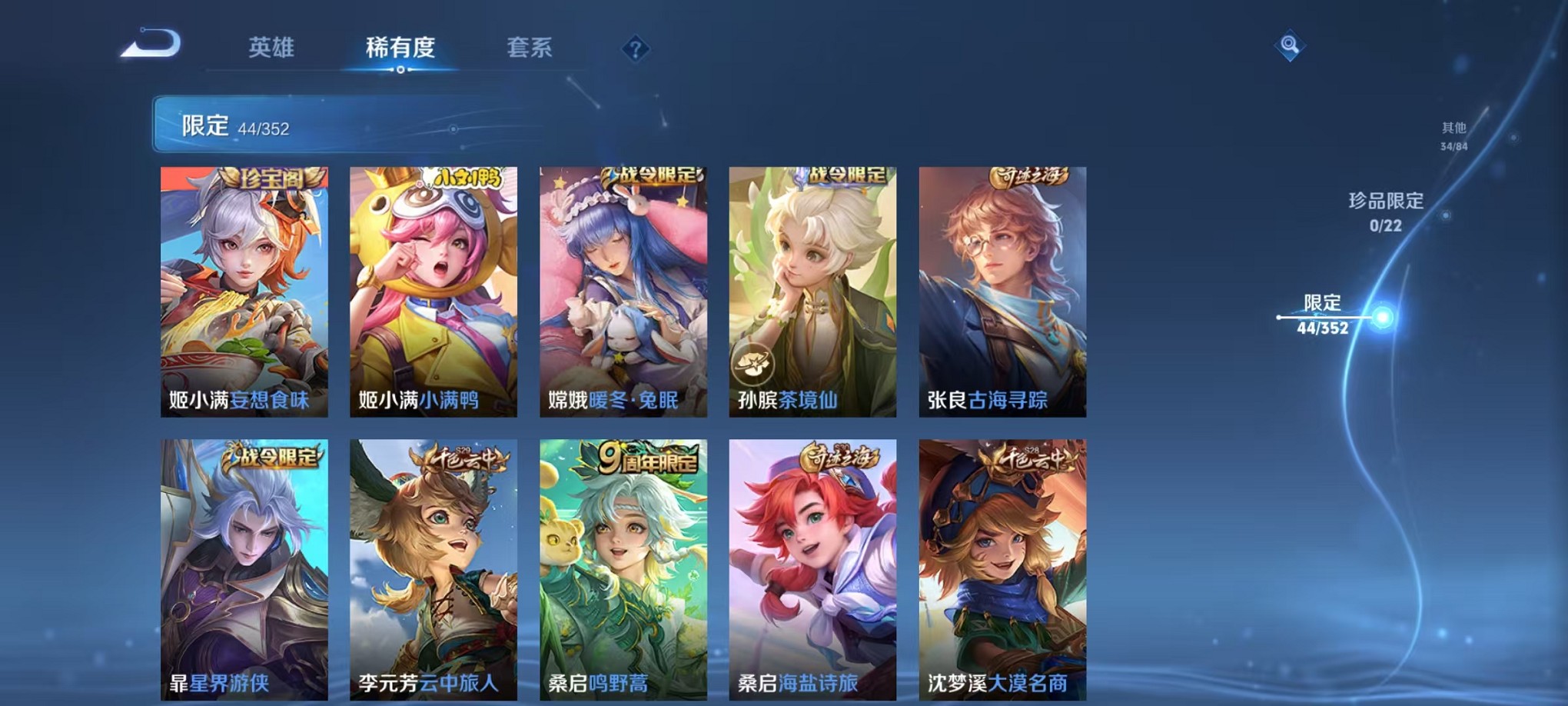
Task: Click the 珍宝阁 banner on 姬小满妄想食味 card
Action: point(272,178)
